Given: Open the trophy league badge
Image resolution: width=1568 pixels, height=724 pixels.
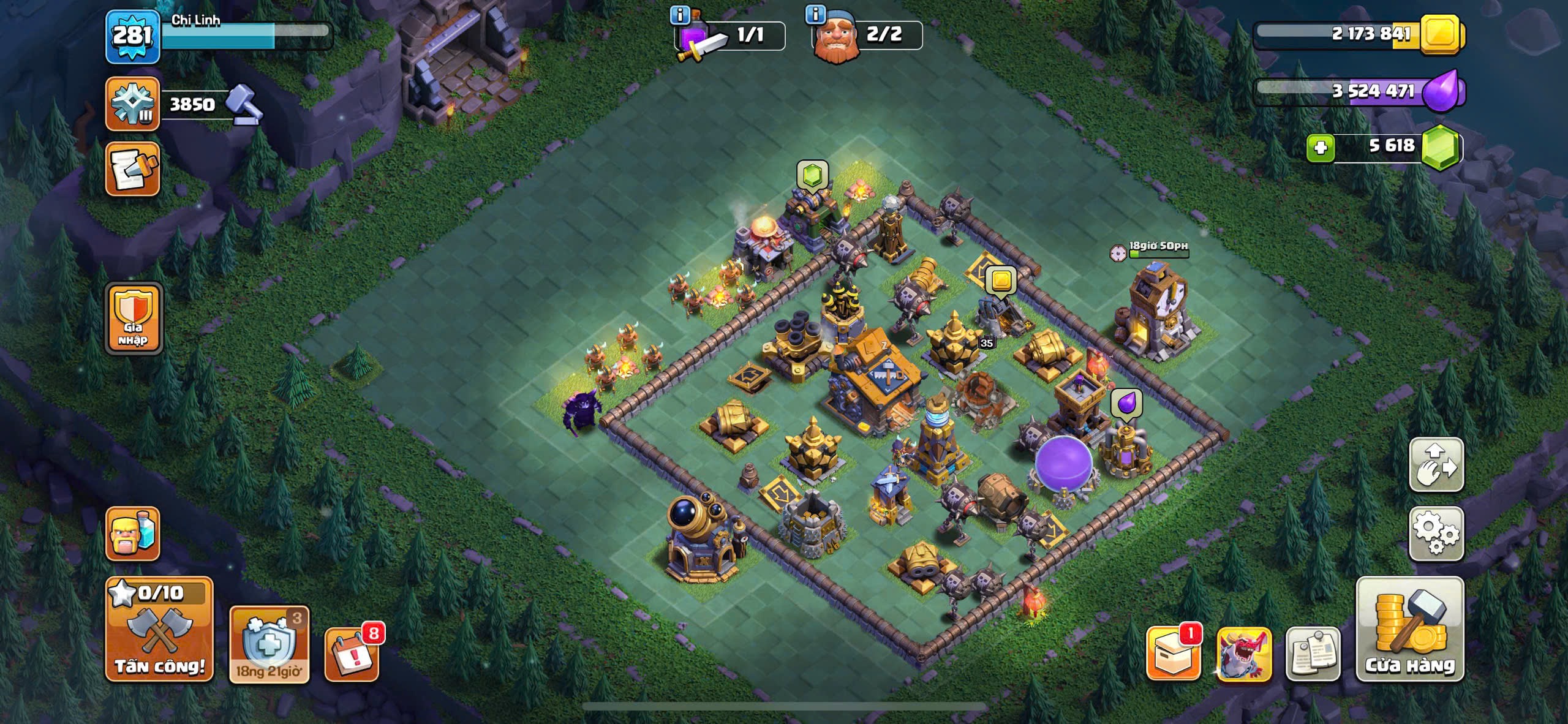Looking at the screenshot, I should pyautogui.click(x=132, y=104).
